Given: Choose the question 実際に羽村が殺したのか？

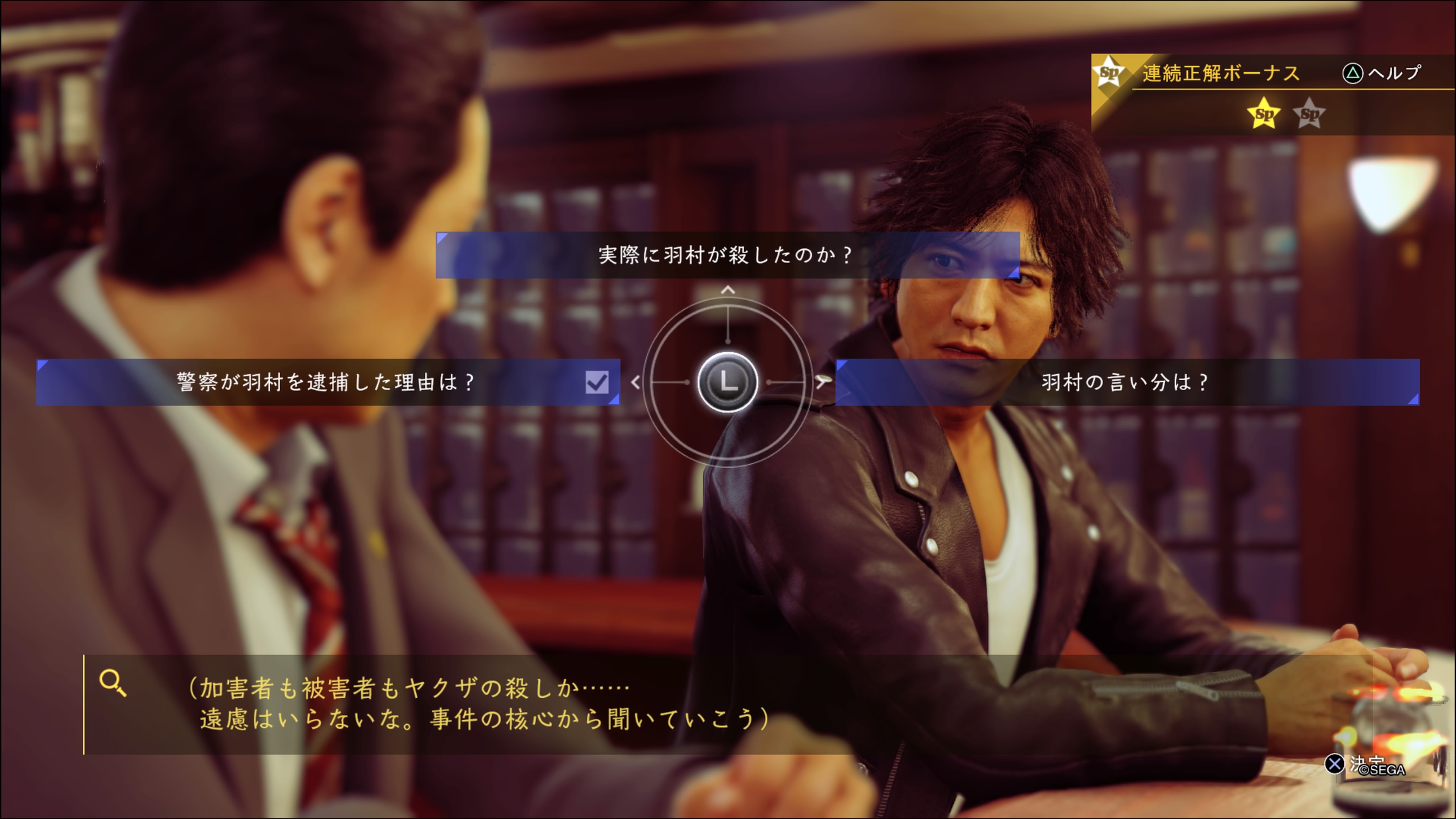Looking at the screenshot, I should [728, 255].
